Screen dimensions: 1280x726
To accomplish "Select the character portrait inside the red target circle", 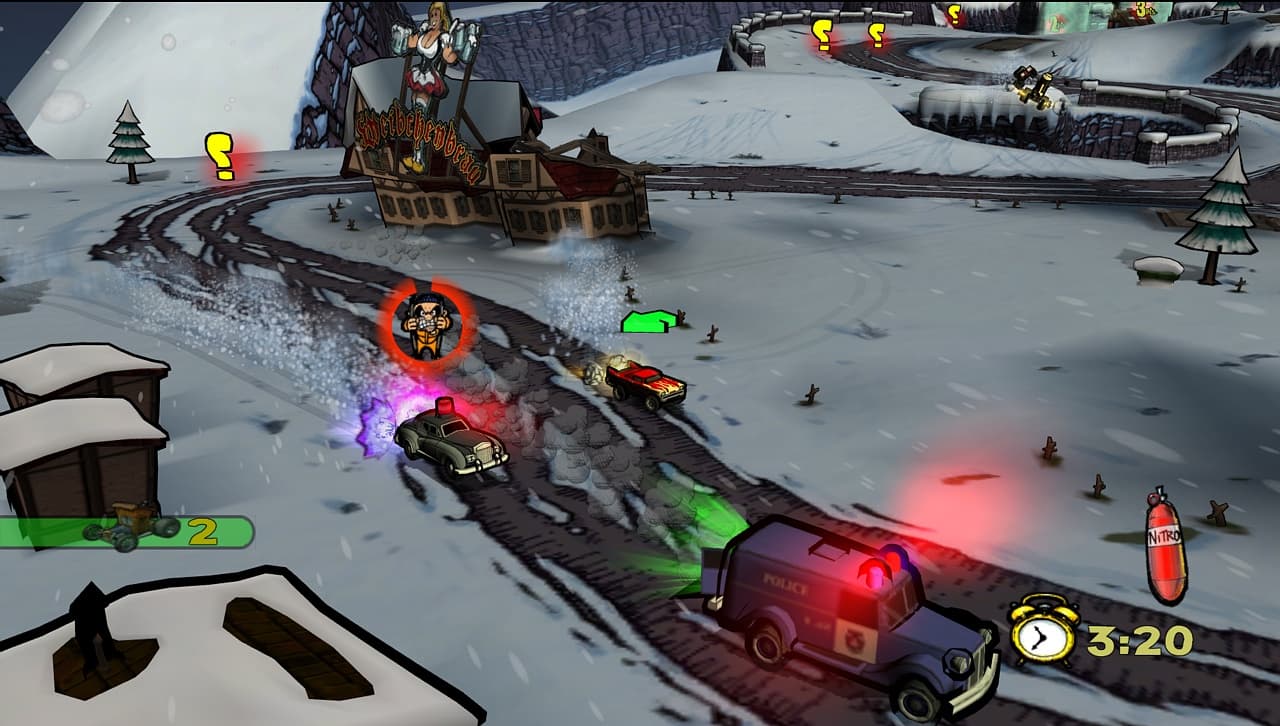I will point(428,323).
